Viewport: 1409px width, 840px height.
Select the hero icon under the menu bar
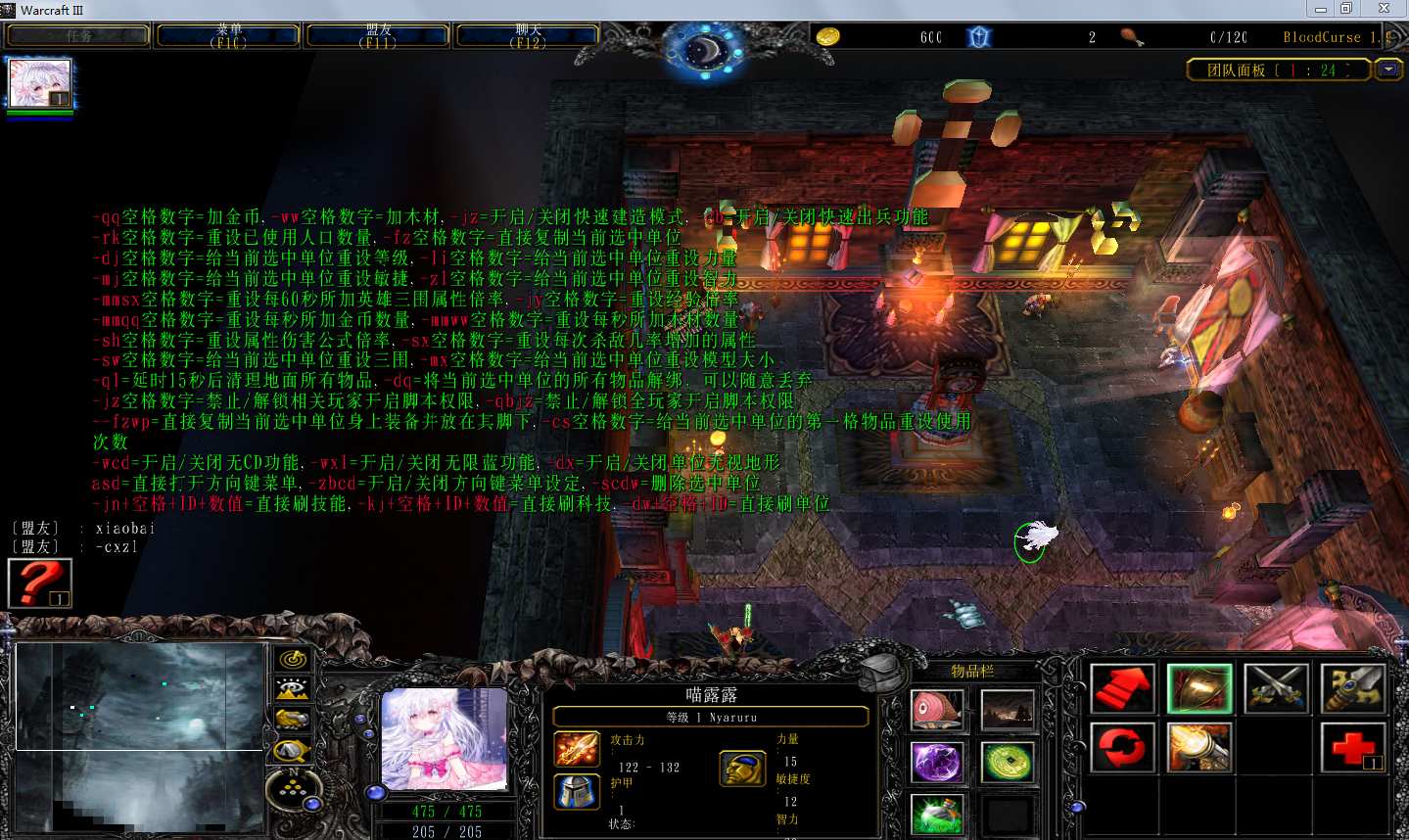tap(40, 84)
